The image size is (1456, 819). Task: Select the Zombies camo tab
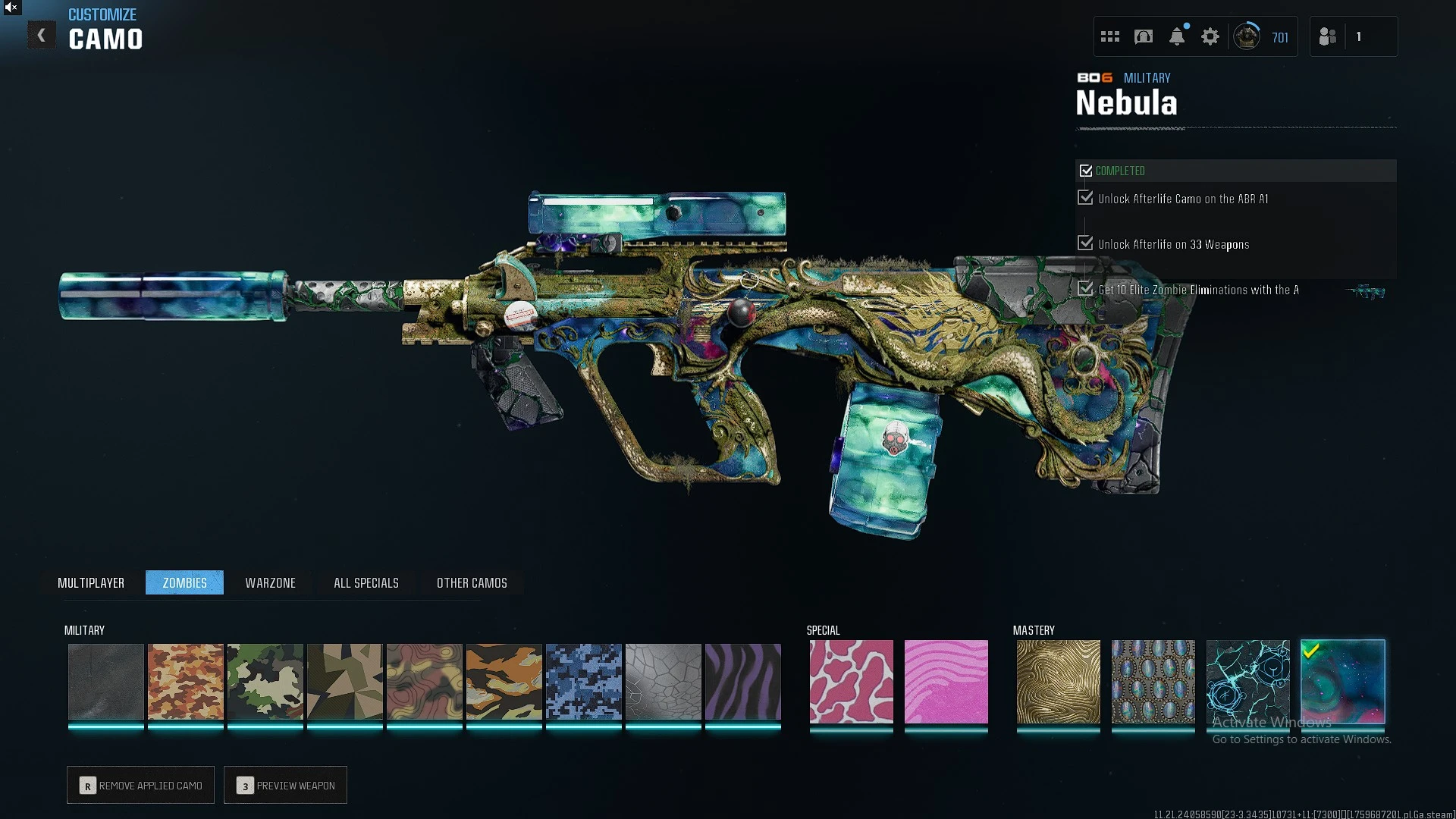tap(184, 582)
